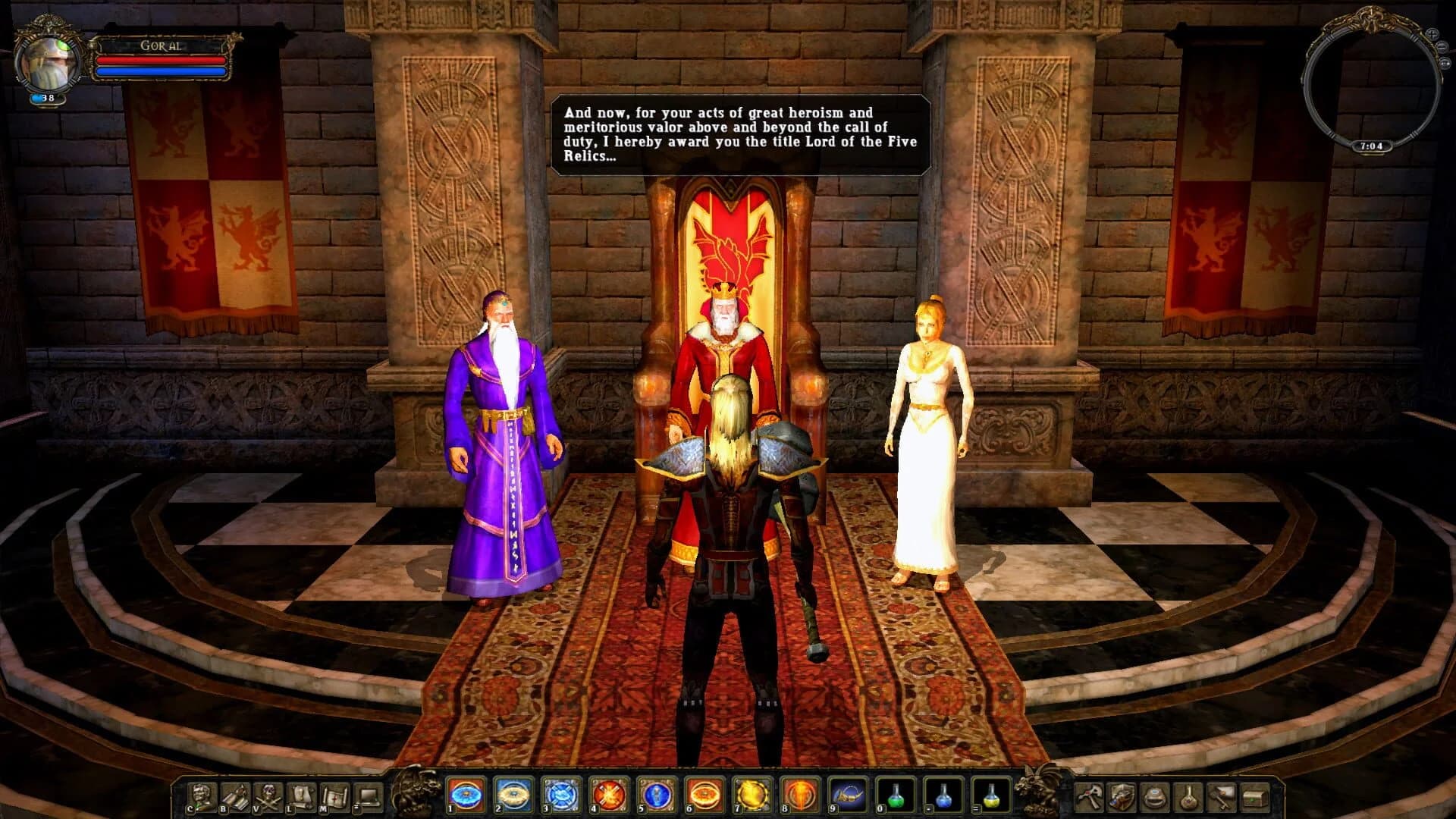Viewport: 1456px width, 819px height.
Task: Toggle the minimap display mode button
Action: click(x=1445, y=63)
